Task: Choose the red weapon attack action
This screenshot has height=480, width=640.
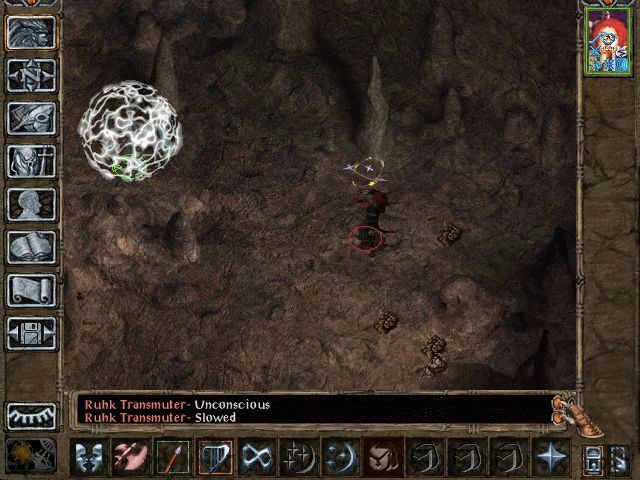Action: coord(131,457)
